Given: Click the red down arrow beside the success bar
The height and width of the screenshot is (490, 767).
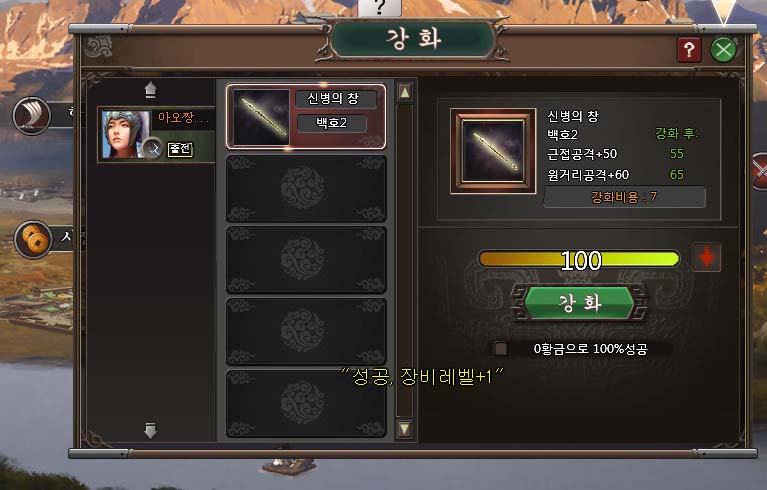Looking at the screenshot, I should [x=707, y=258].
